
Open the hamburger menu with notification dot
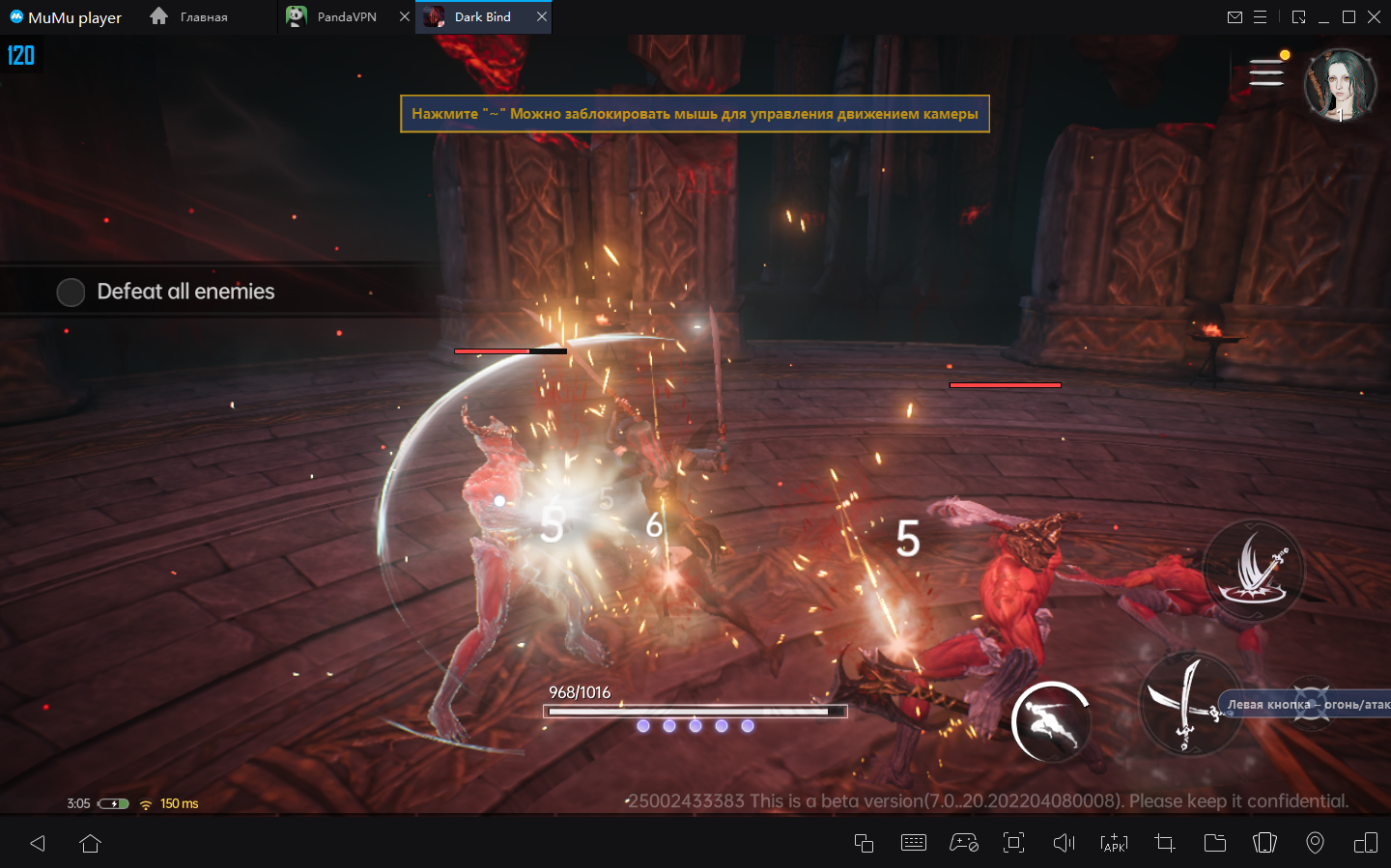1266,72
